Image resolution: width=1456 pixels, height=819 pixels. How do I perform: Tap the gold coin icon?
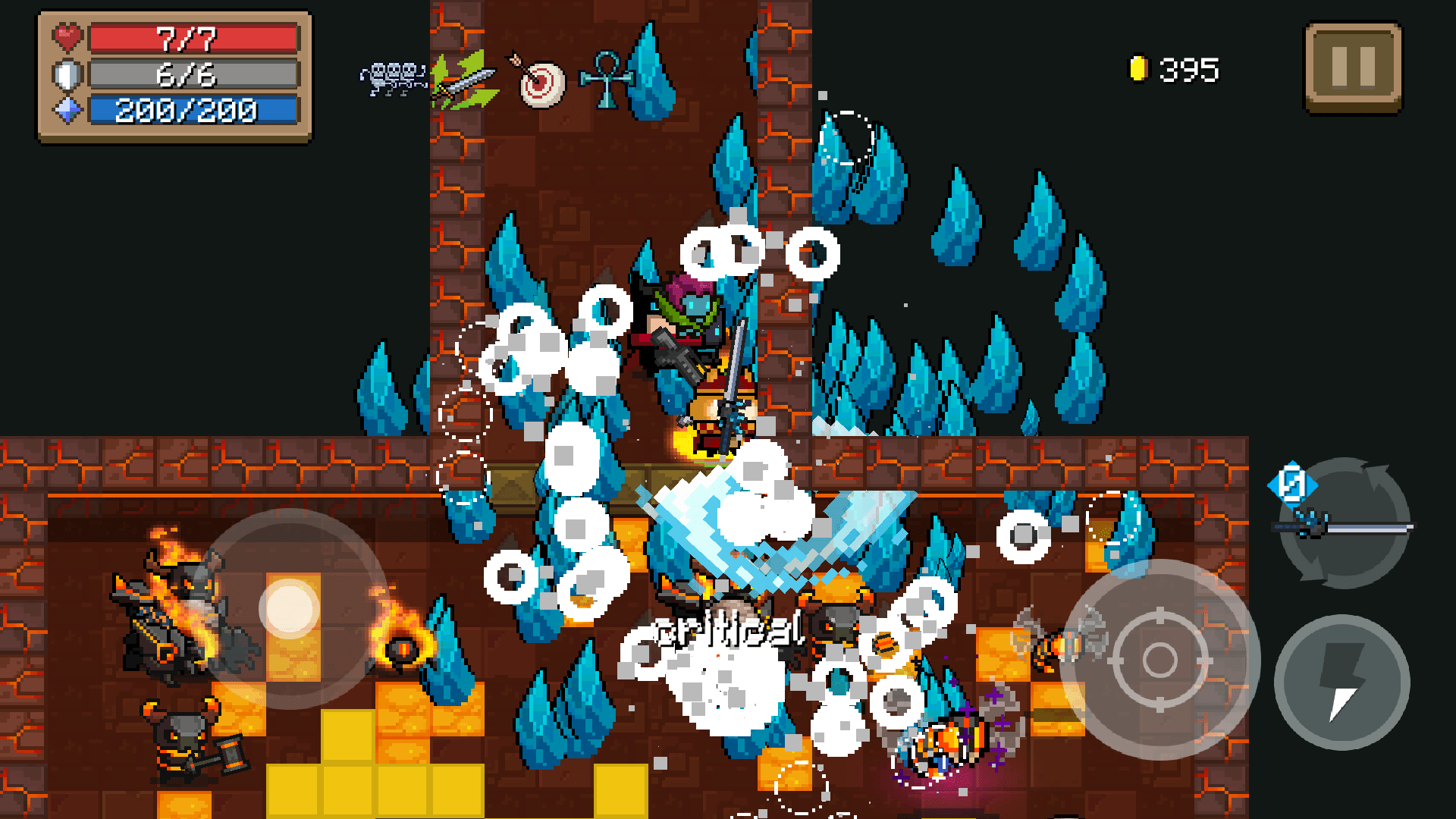1139,68
